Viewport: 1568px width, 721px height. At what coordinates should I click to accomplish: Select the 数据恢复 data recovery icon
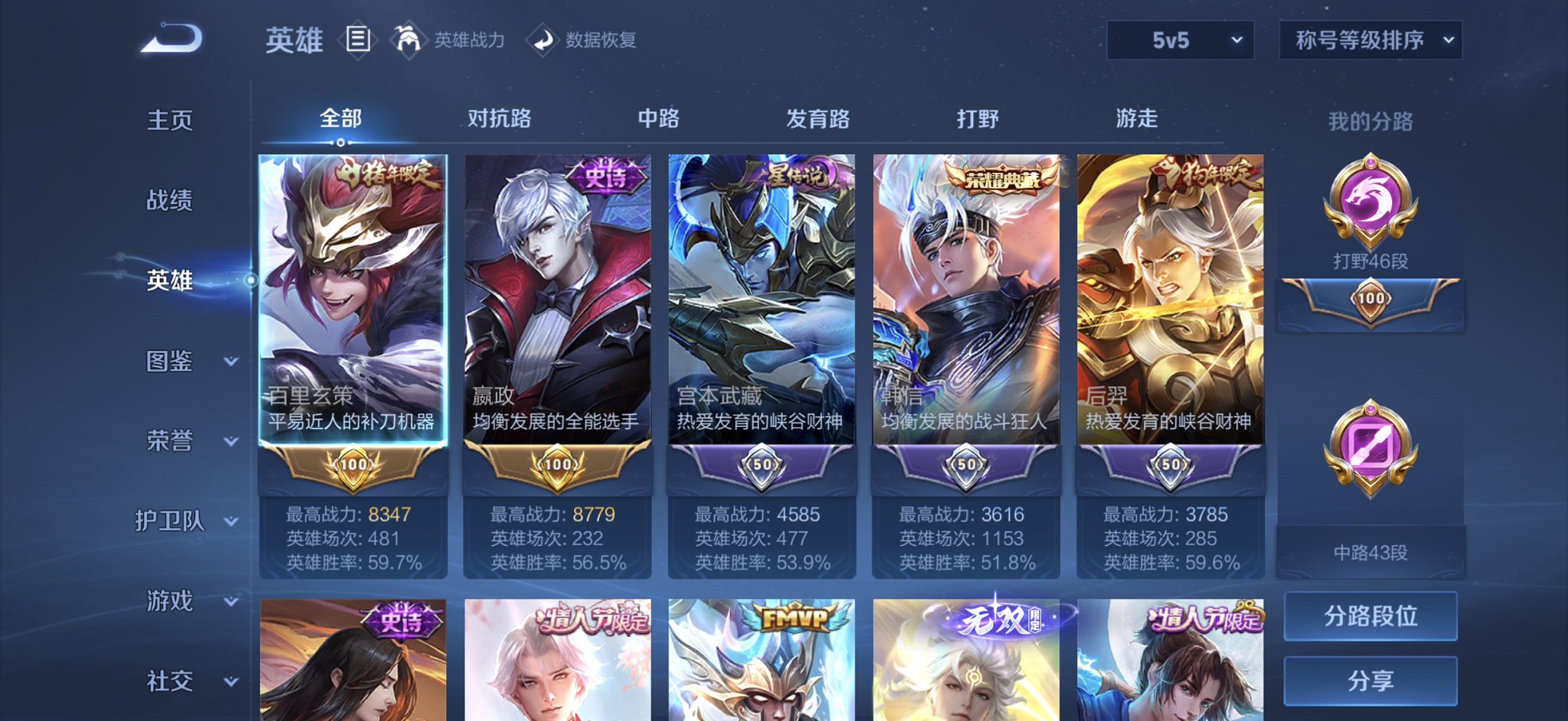[x=542, y=40]
